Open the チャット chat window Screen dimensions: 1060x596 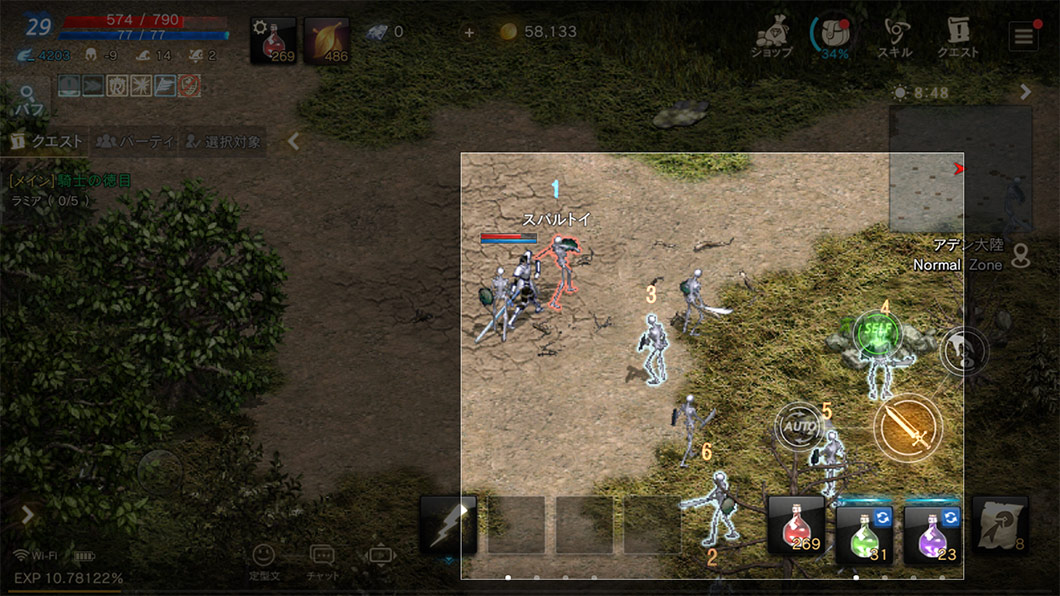pyautogui.click(x=322, y=560)
